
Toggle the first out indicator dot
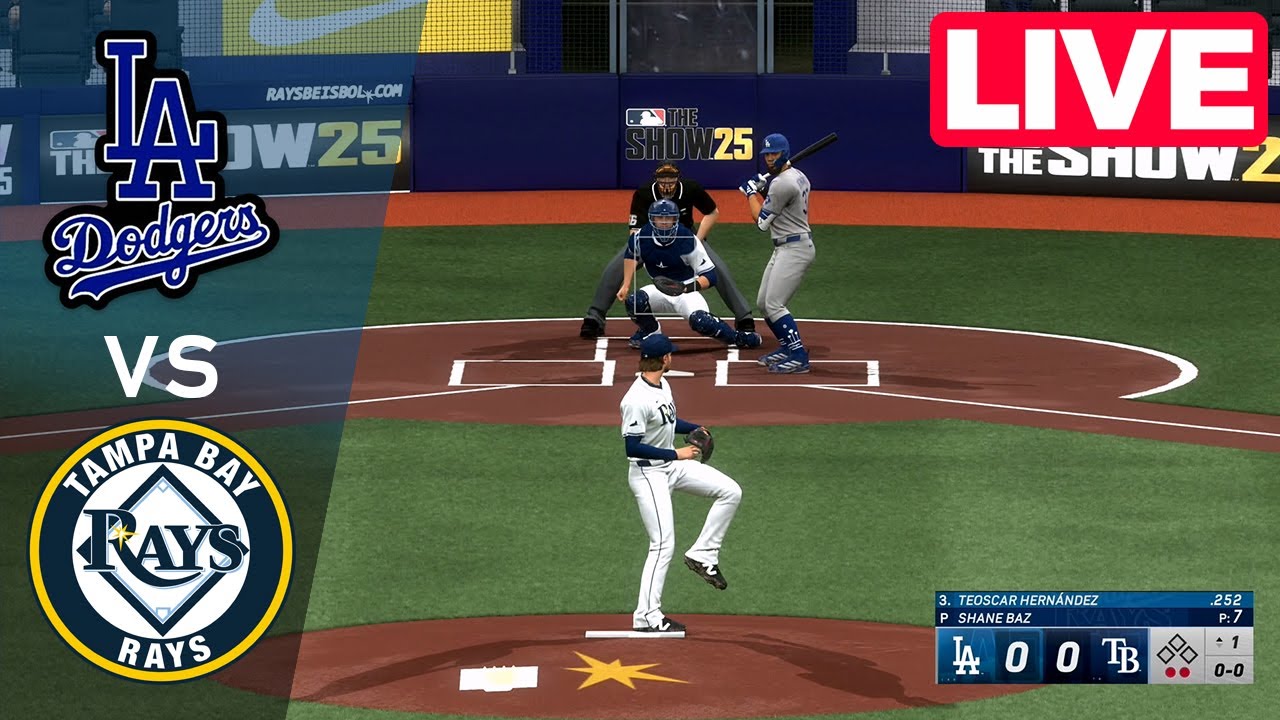[1172, 671]
